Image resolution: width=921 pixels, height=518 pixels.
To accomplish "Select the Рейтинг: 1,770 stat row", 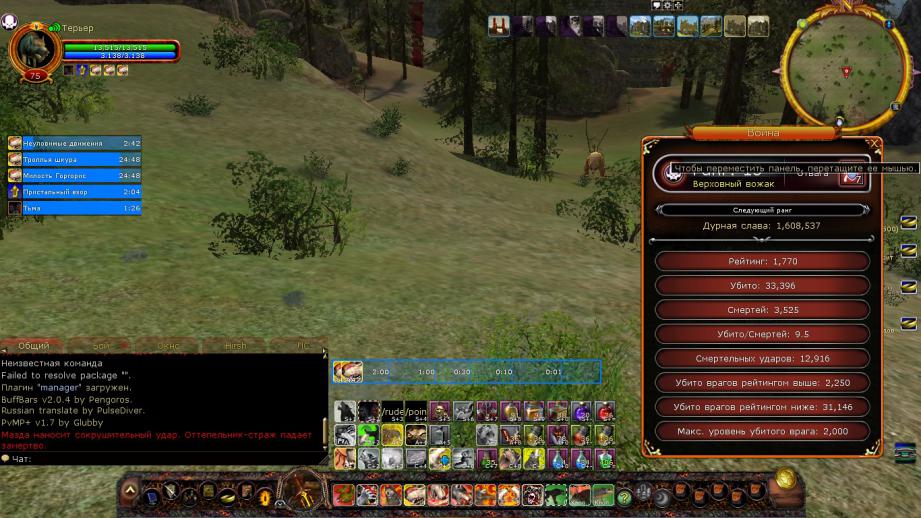I will coord(762,261).
